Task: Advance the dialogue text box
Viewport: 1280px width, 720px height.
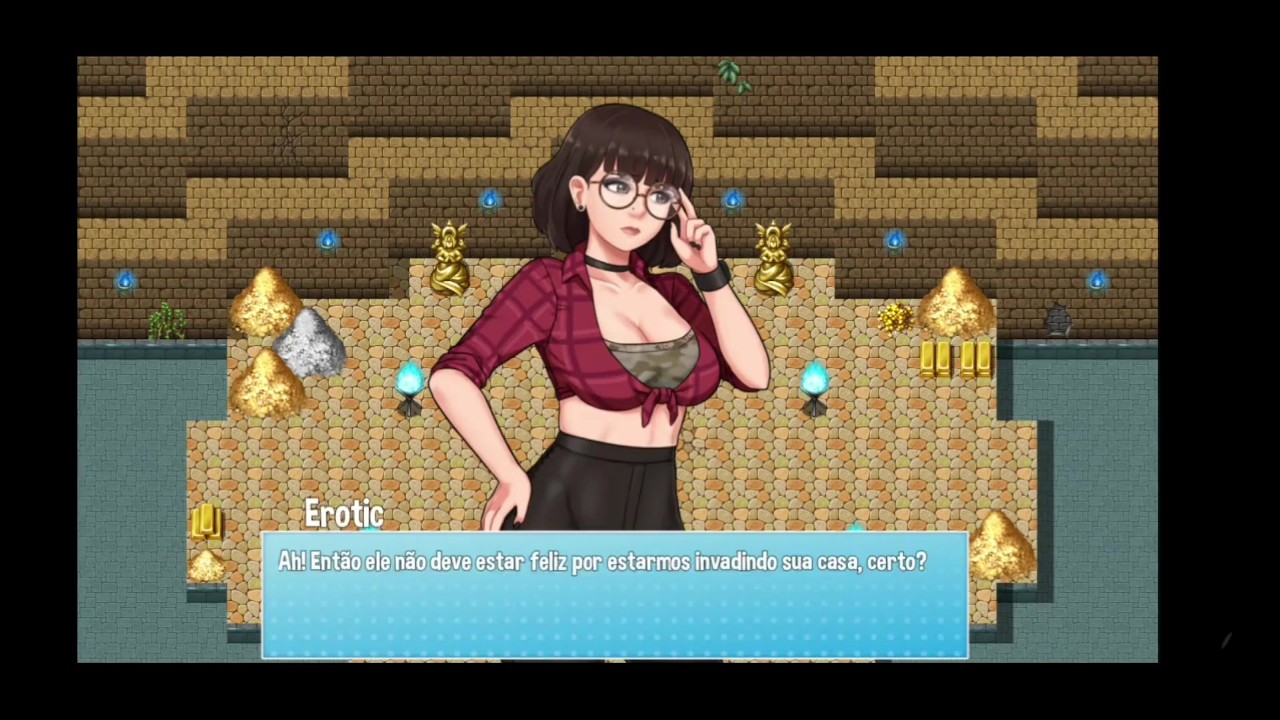Action: point(614,596)
